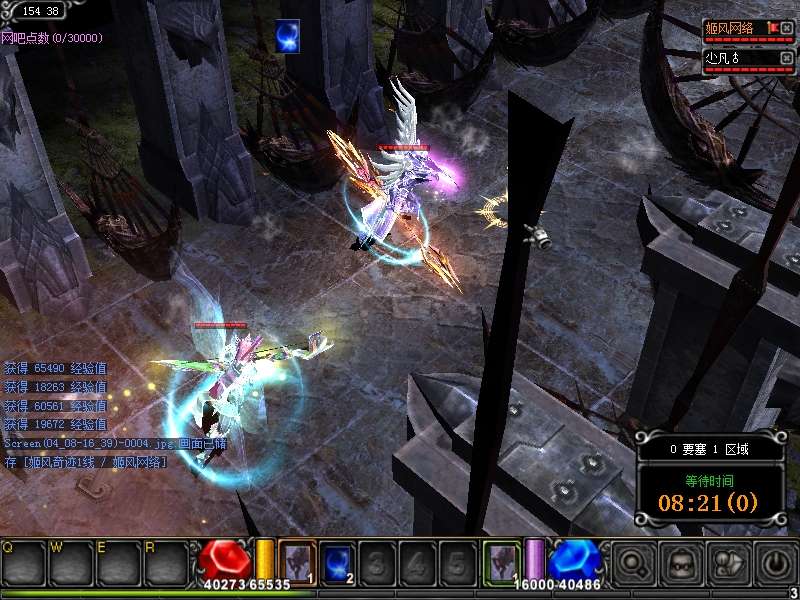Select the empty Q quick slot
Image resolution: width=800 pixels, height=600 pixels.
click(23, 564)
